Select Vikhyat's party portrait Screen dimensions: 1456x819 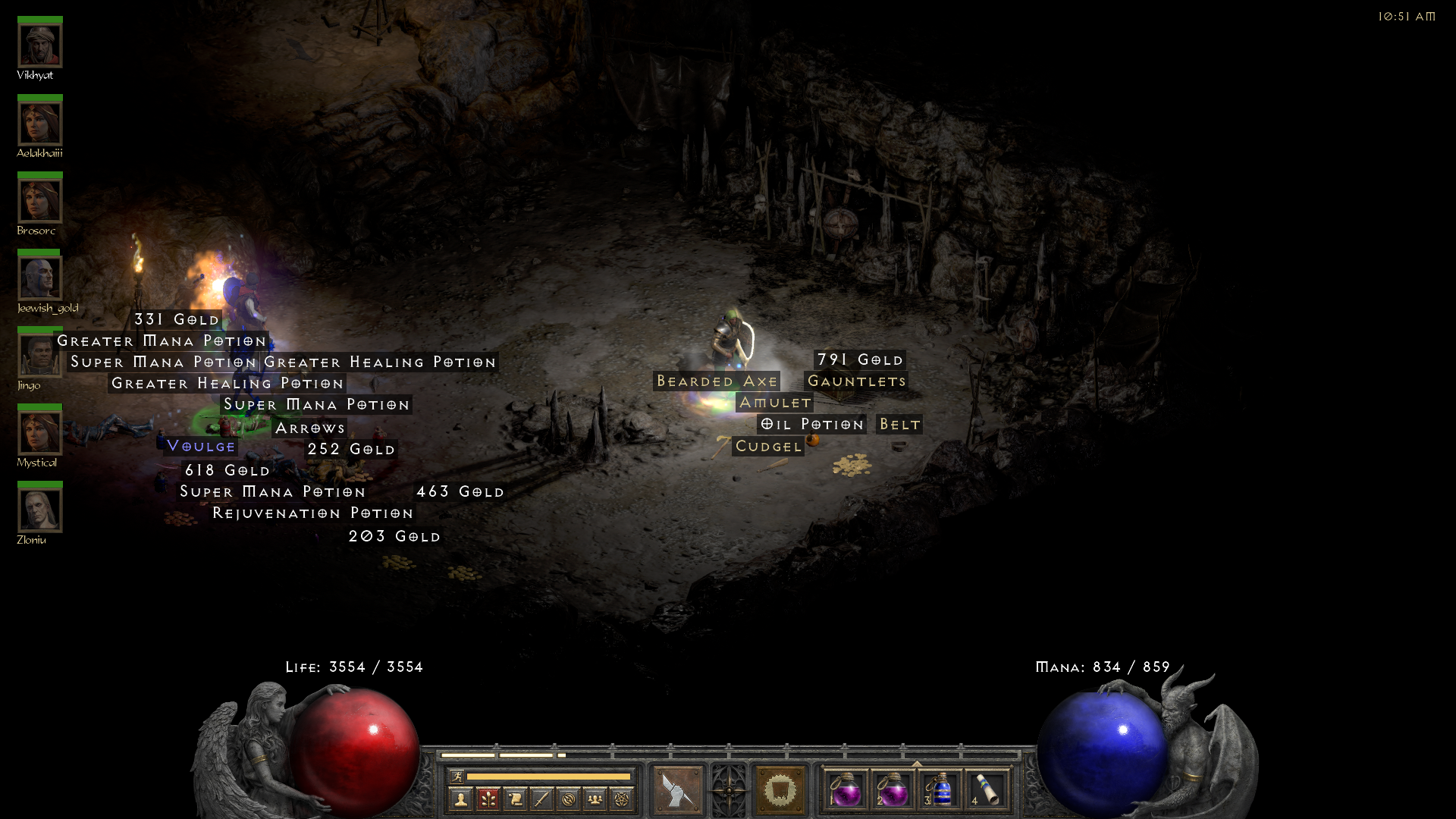tap(40, 45)
